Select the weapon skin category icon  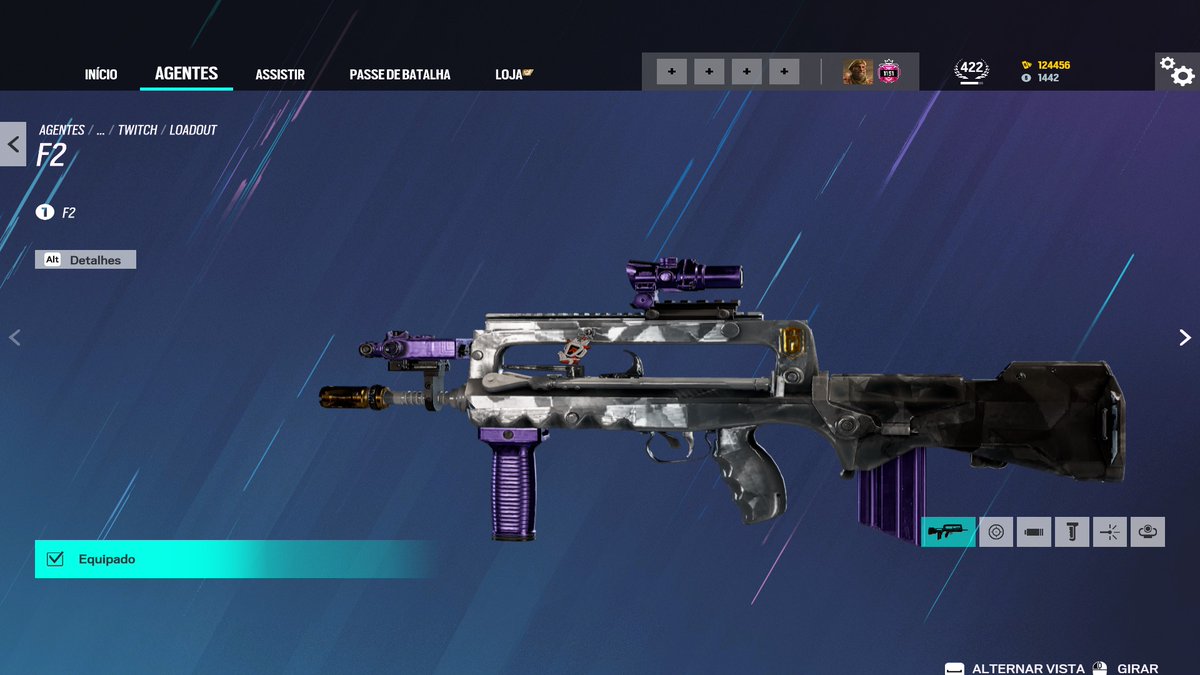pos(947,532)
